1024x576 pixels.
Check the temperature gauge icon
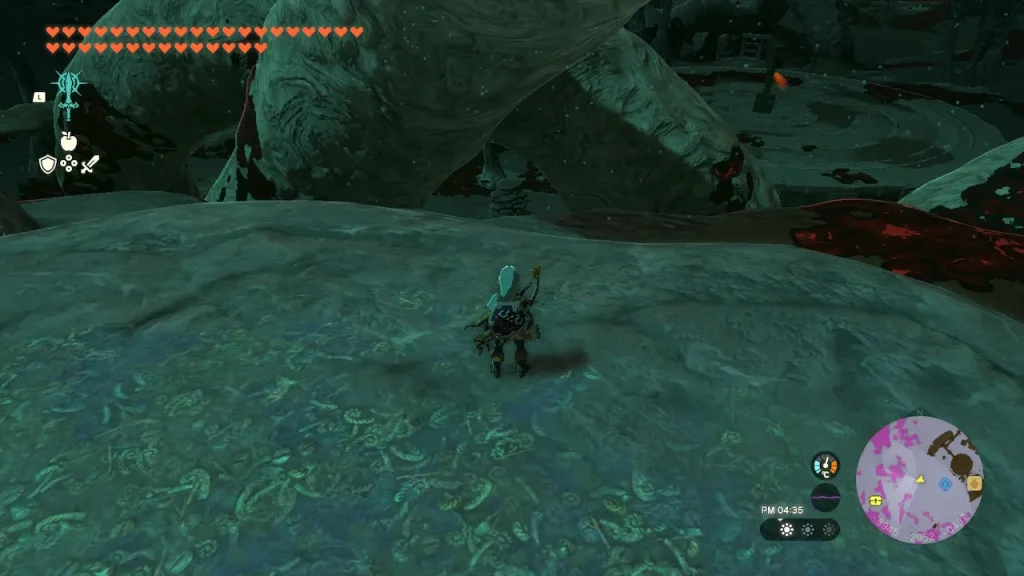coord(825,466)
